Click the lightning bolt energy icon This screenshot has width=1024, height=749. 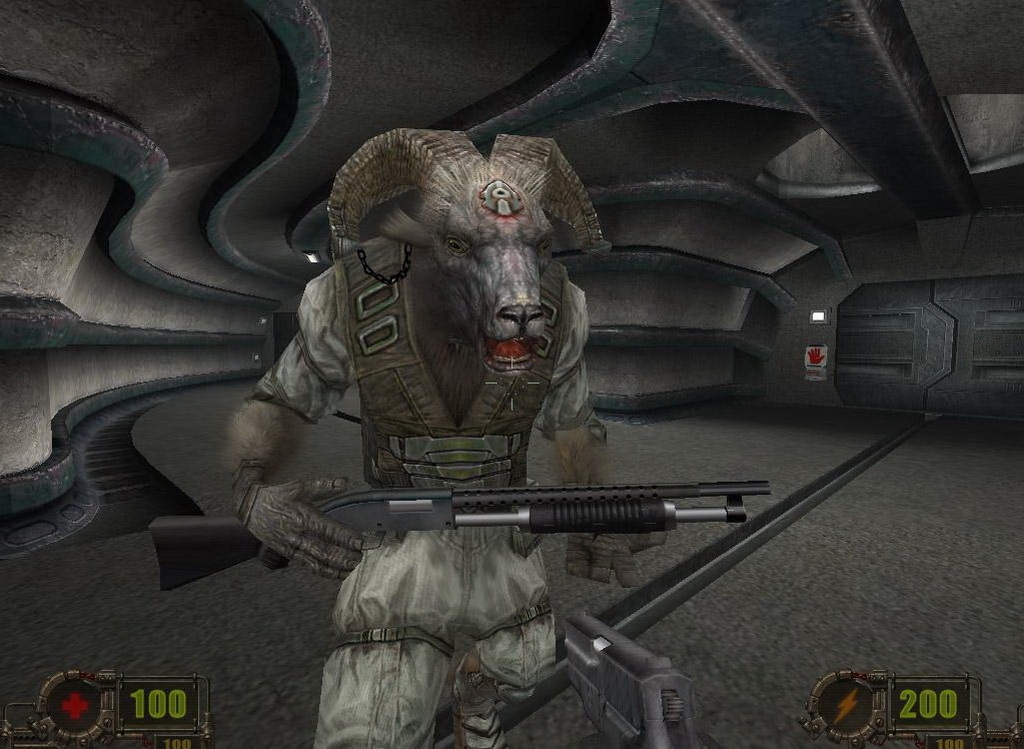click(846, 705)
